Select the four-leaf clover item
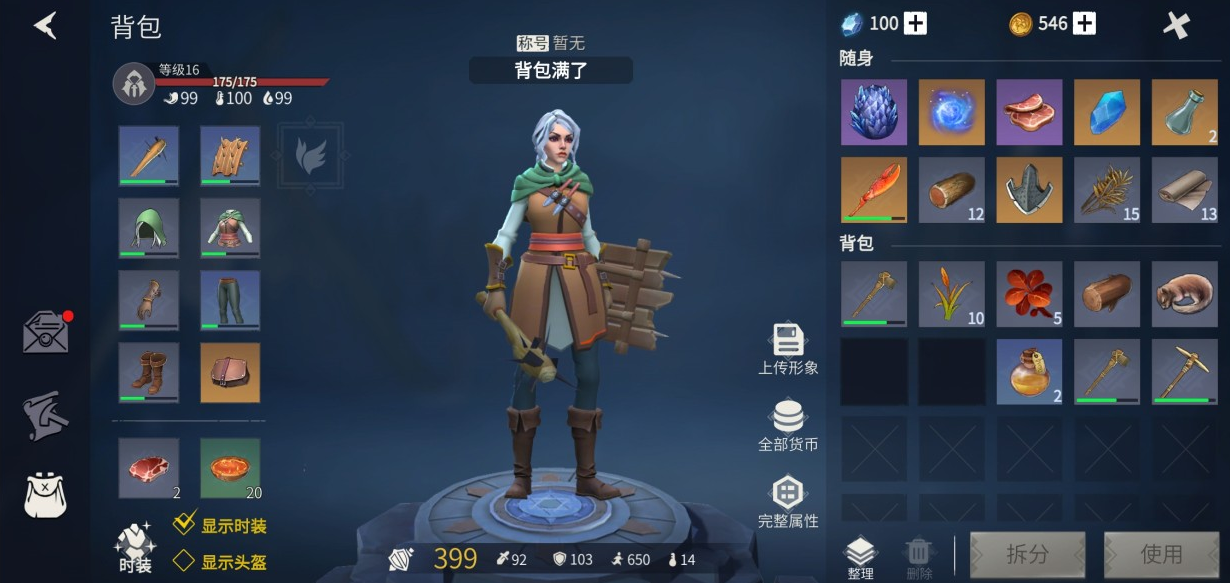The image size is (1230, 583). pyautogui.click(x=1029, y=294)
